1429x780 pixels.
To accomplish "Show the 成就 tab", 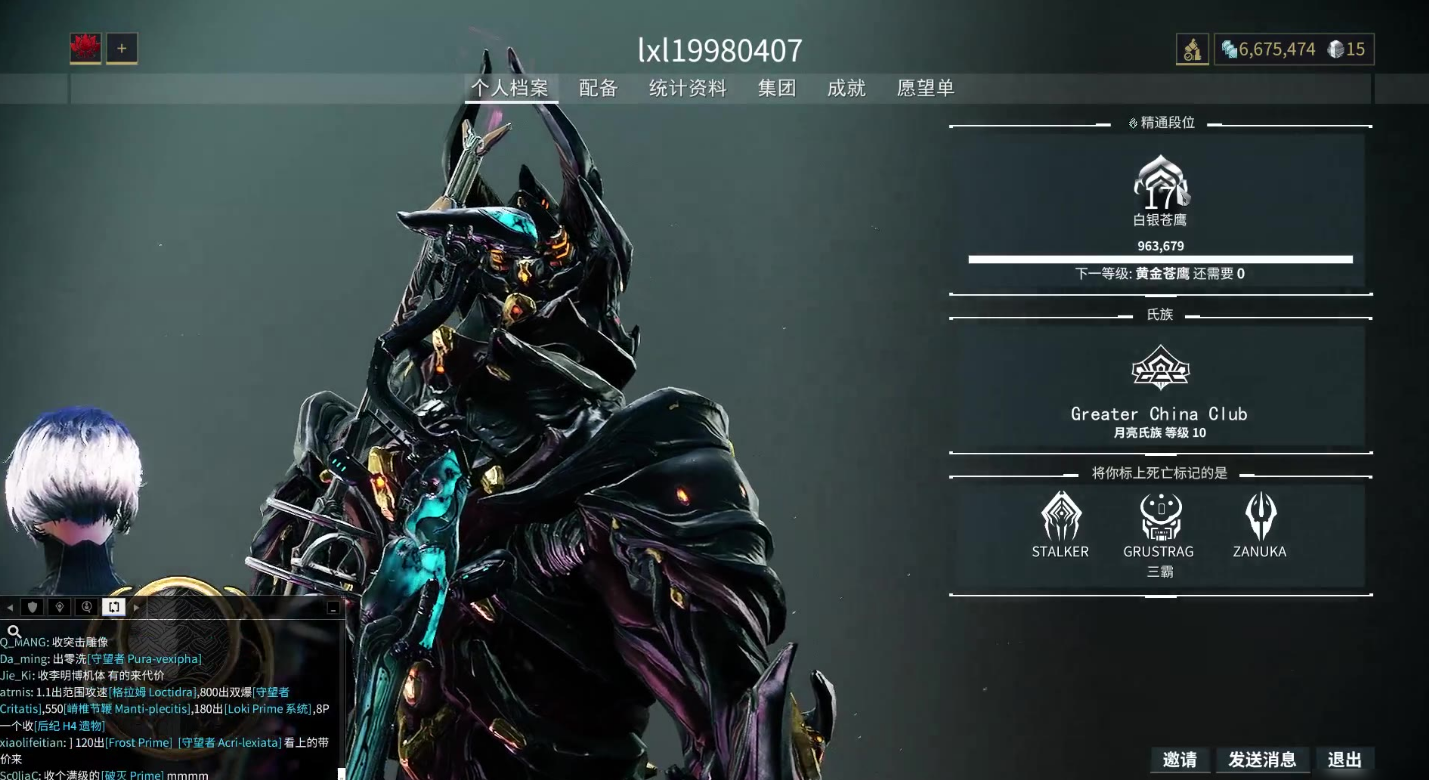I will (x=846, y=88).
